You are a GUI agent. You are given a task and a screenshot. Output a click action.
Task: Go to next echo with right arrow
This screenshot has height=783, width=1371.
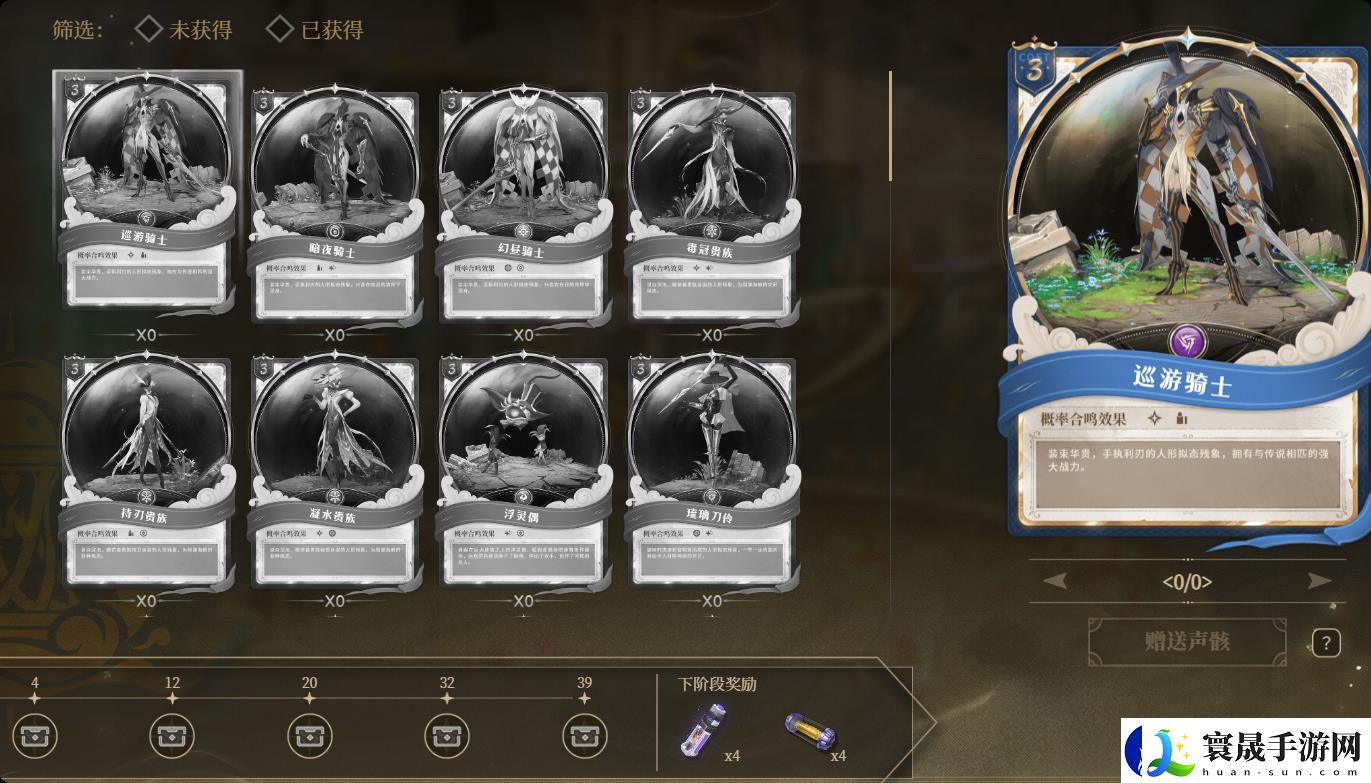[1319, 581]
